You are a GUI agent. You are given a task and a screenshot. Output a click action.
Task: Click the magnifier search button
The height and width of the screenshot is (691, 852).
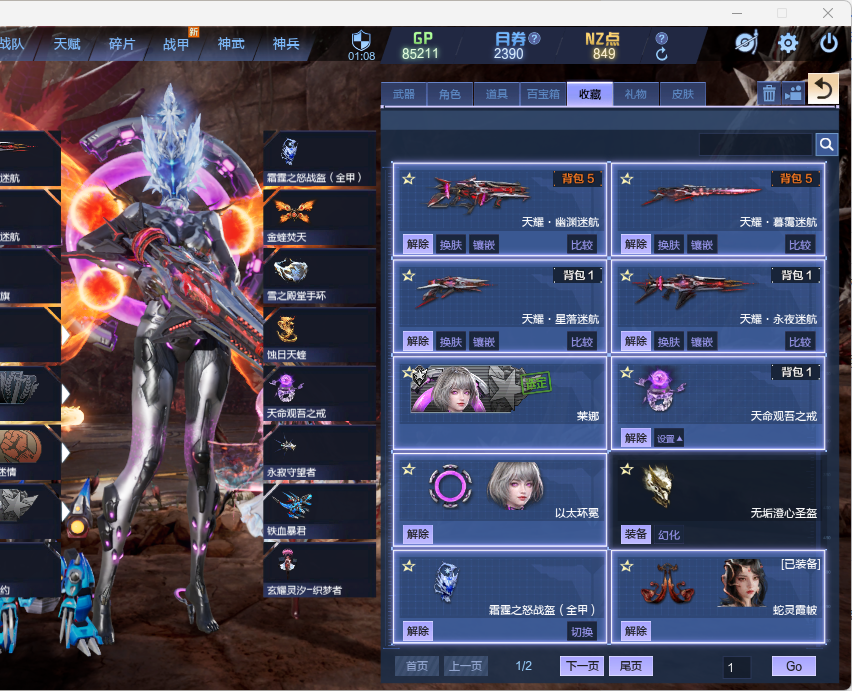point(827,145)
